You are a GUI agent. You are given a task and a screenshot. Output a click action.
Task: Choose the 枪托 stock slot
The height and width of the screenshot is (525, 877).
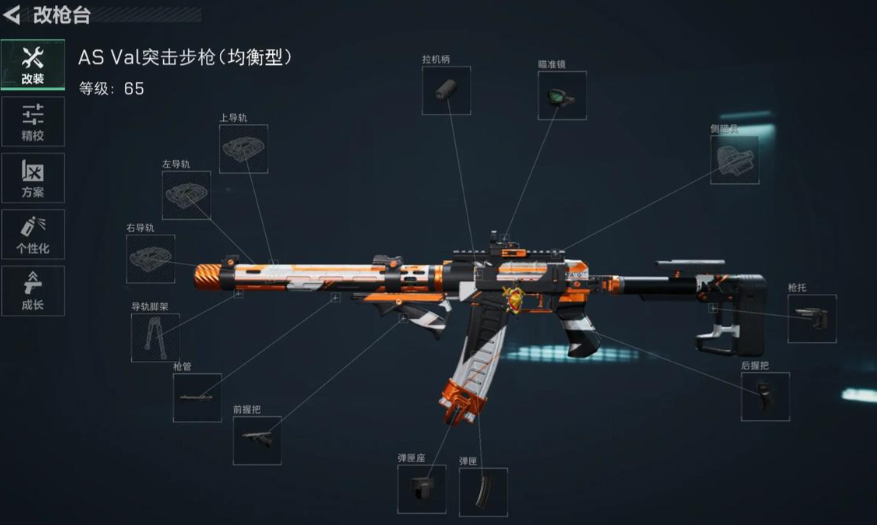tap(811, 319)
